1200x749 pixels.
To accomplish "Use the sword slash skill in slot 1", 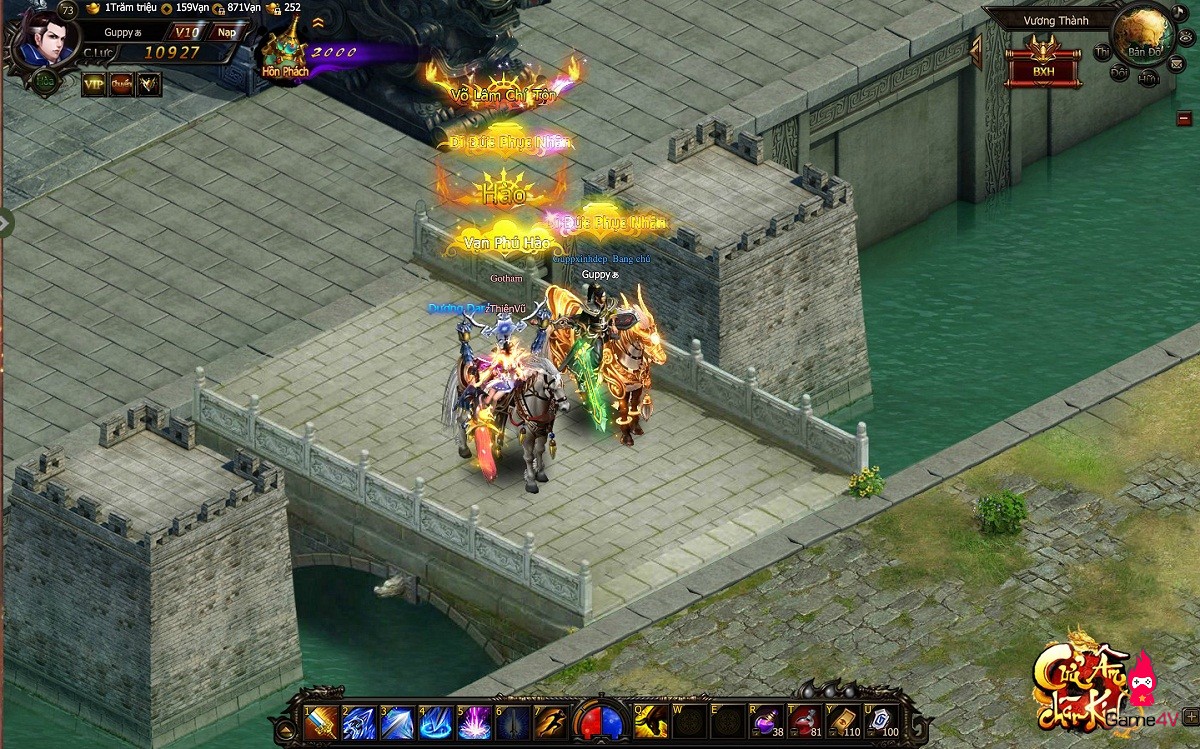I will click(x=322, y=722).
